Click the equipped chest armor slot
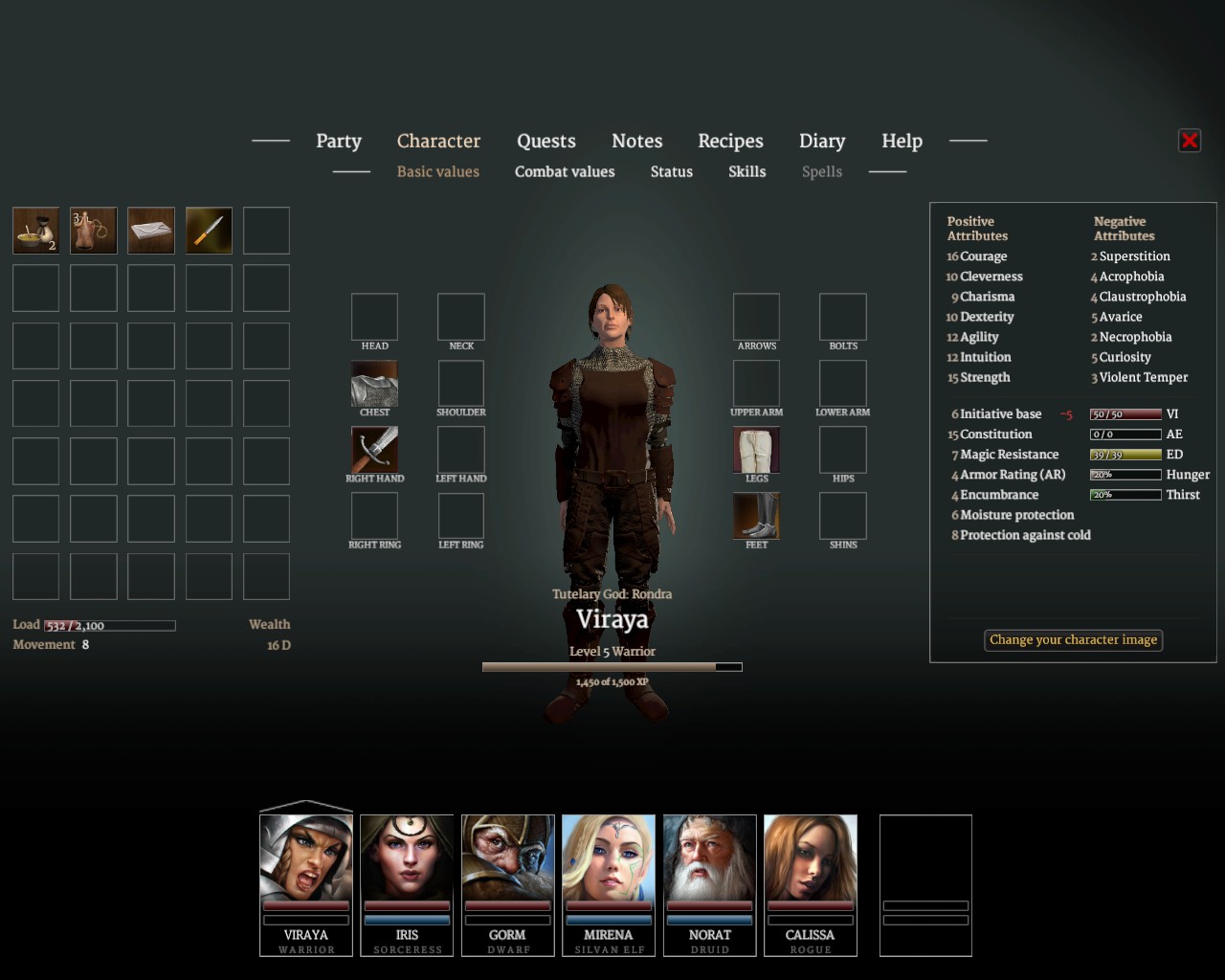Image resolution: width=1225 pixels, height=980 pixels. [x=374, y=385]
